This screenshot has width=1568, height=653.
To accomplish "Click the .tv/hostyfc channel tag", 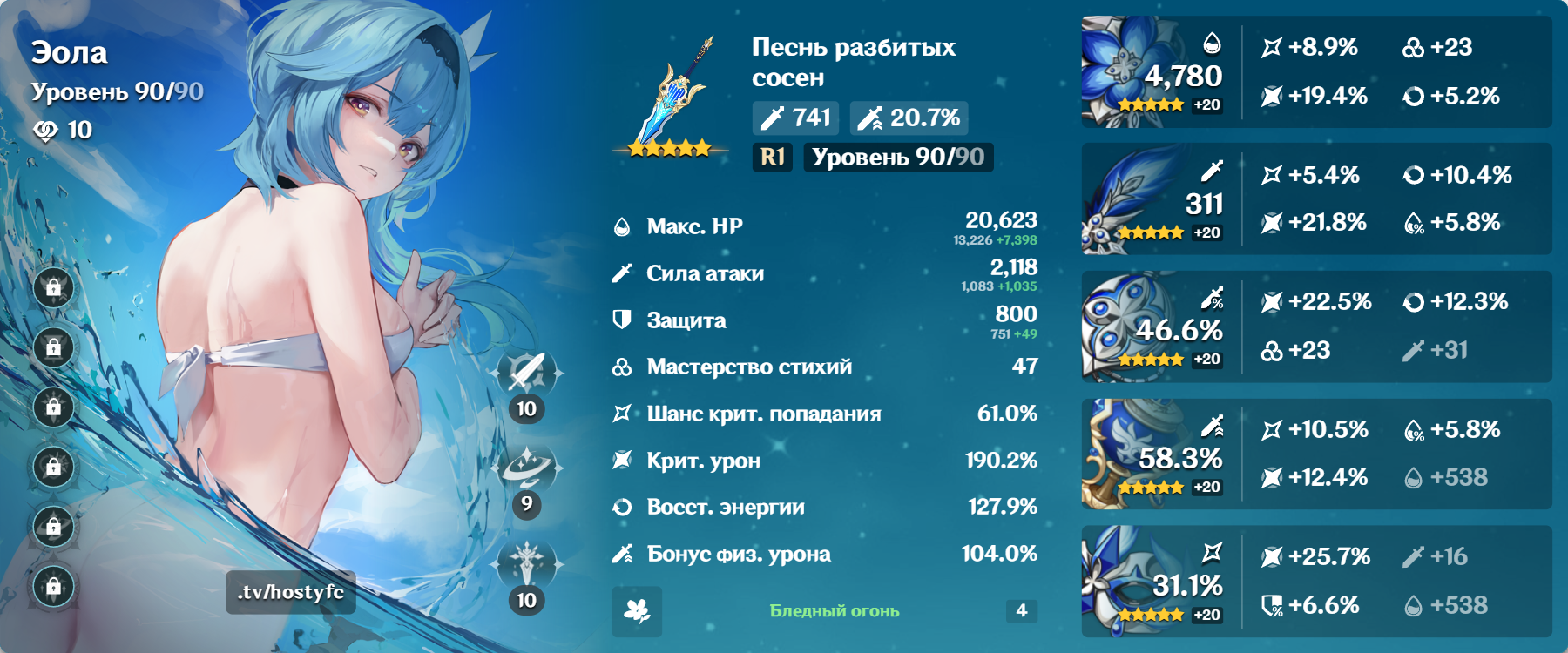I will [290, 591].
